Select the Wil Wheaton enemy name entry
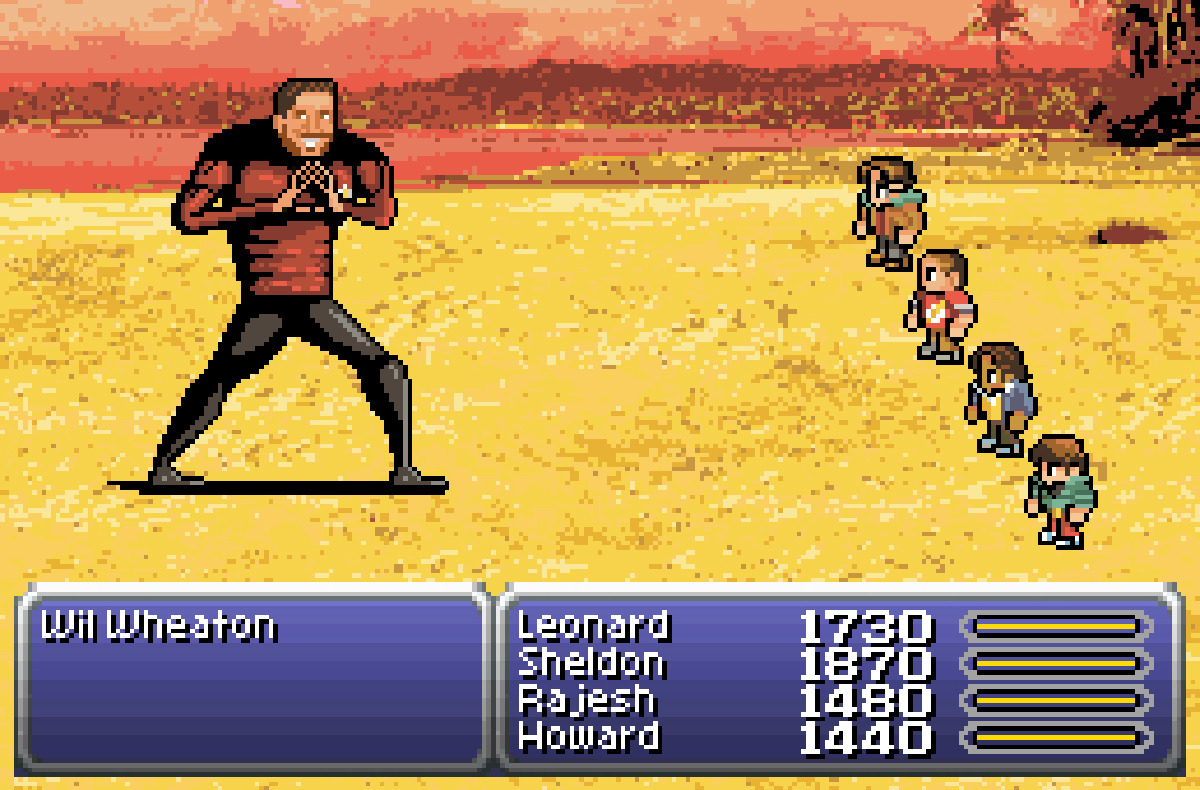The height and width of the screenshot is (790, 1200). coord(158,628)
